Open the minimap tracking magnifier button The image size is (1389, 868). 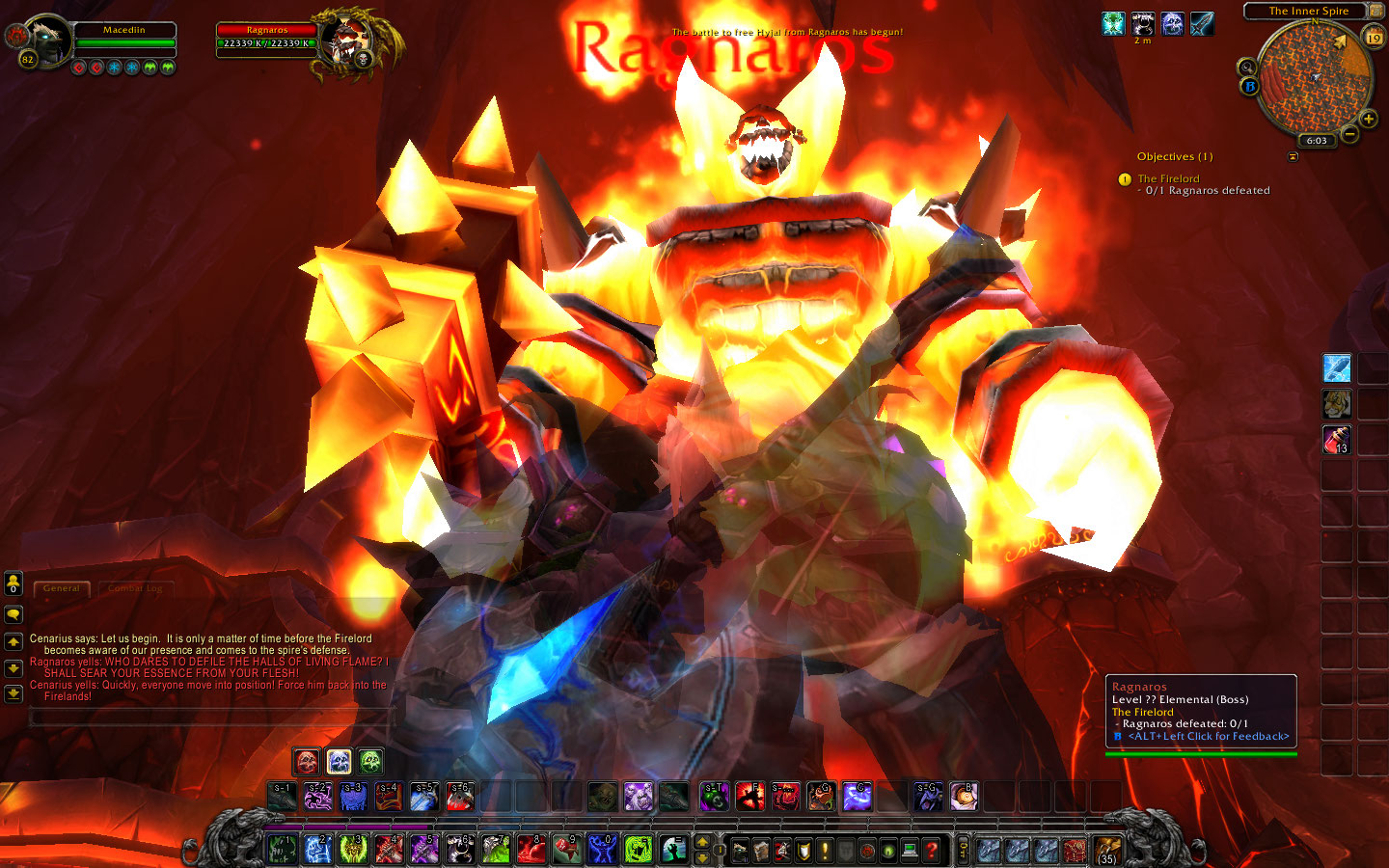point(1247,68)
